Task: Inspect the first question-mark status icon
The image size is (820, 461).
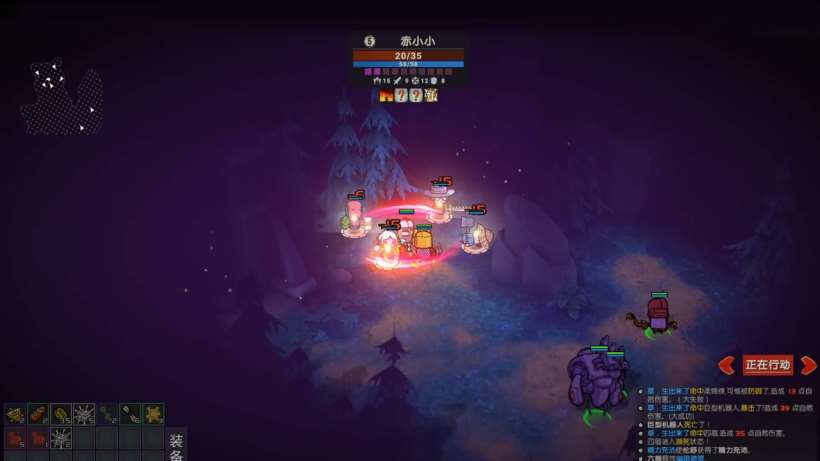Action: pyautogui.click(x=401, y=95)
